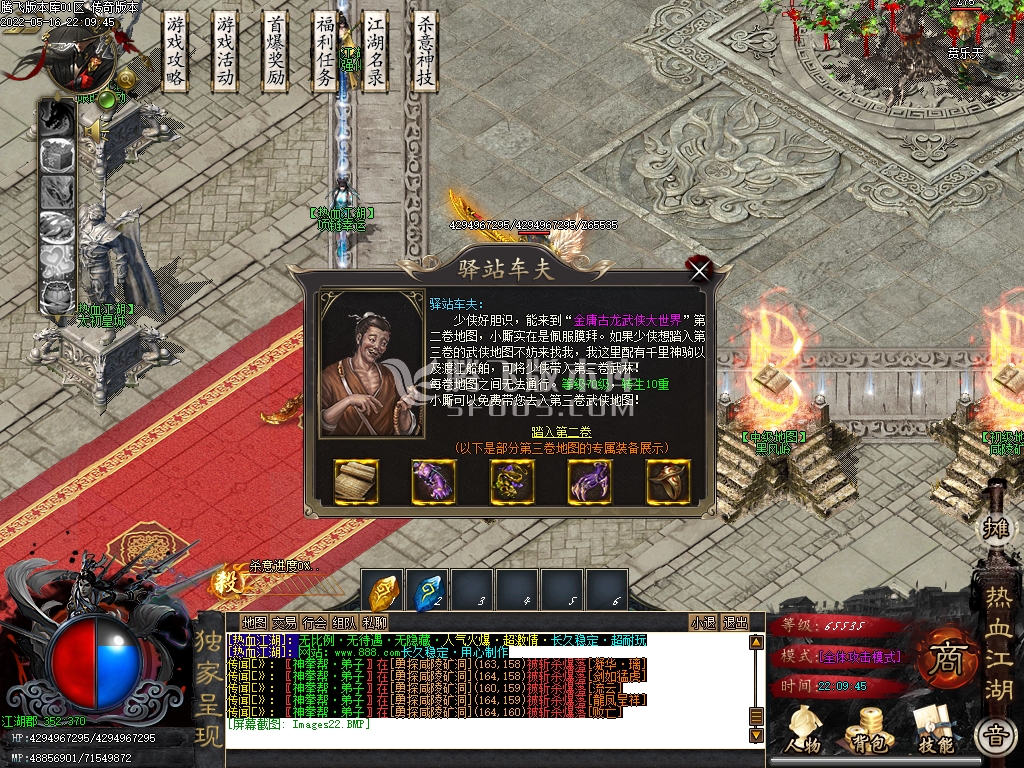Show the 江湖名录 banner
1024x768 pixels.
click(x=375, y=53)
